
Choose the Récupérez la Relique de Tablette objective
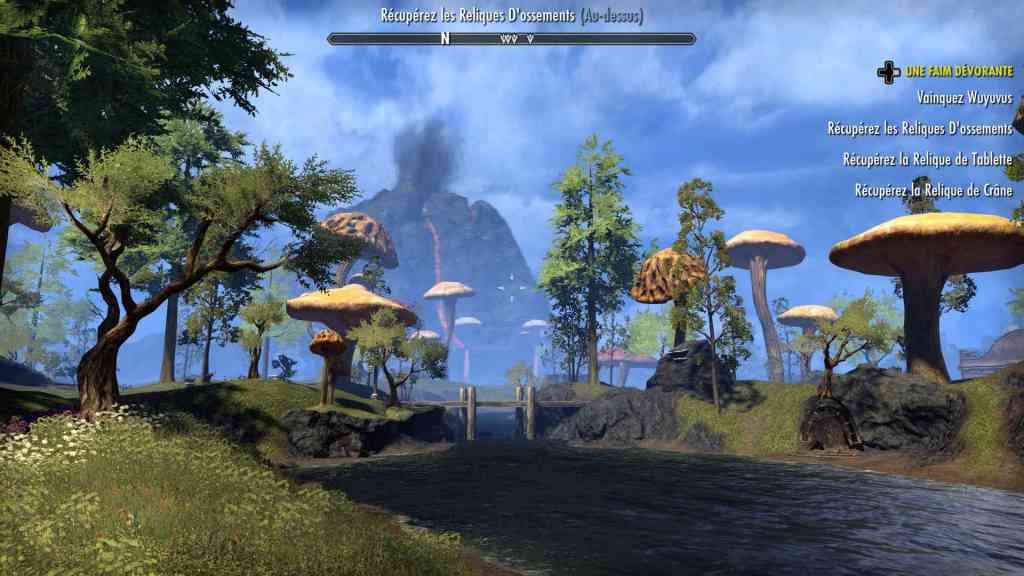(927, 159)
